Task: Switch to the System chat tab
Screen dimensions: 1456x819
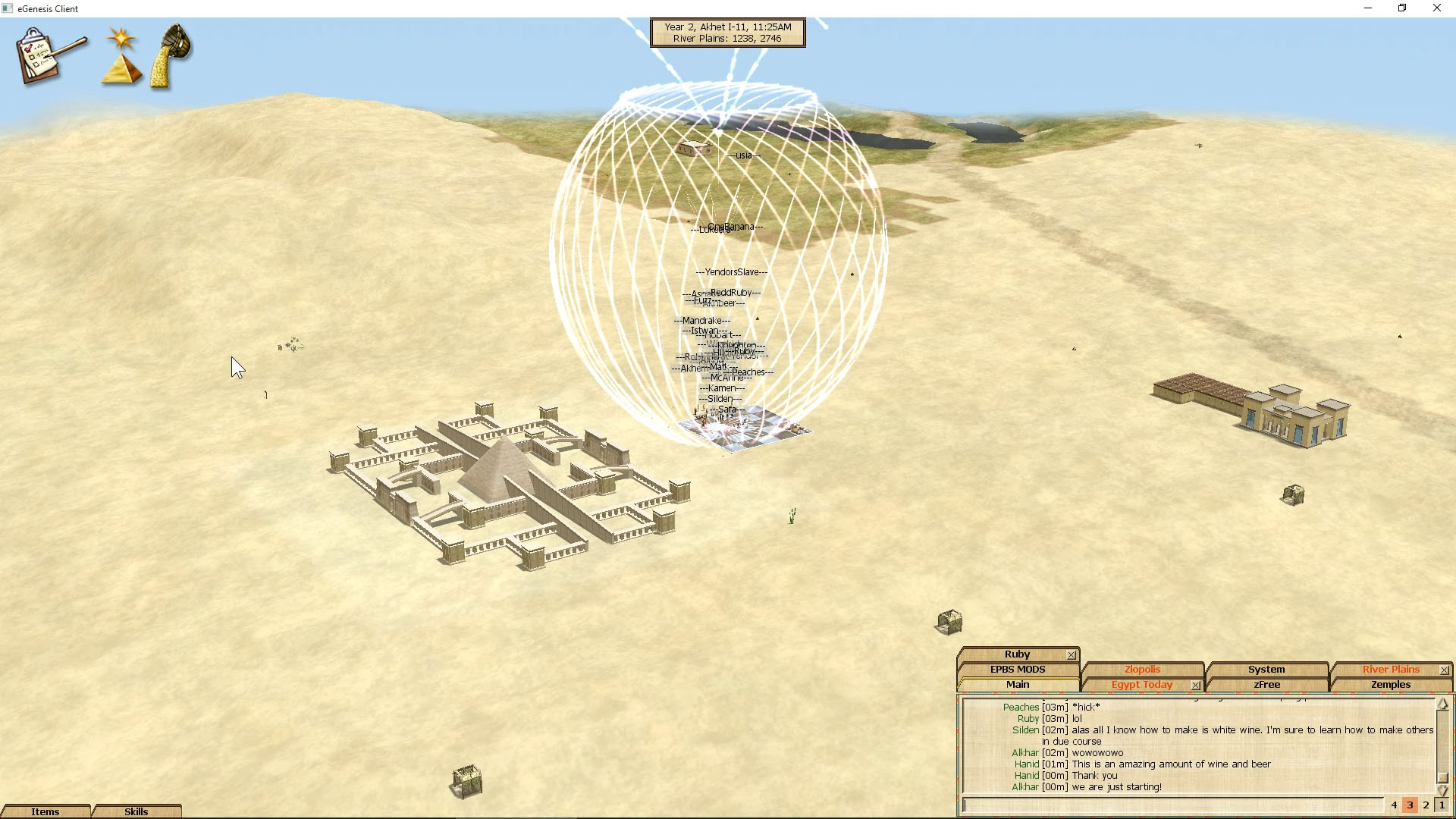Action: click(x=1266, y=670)
